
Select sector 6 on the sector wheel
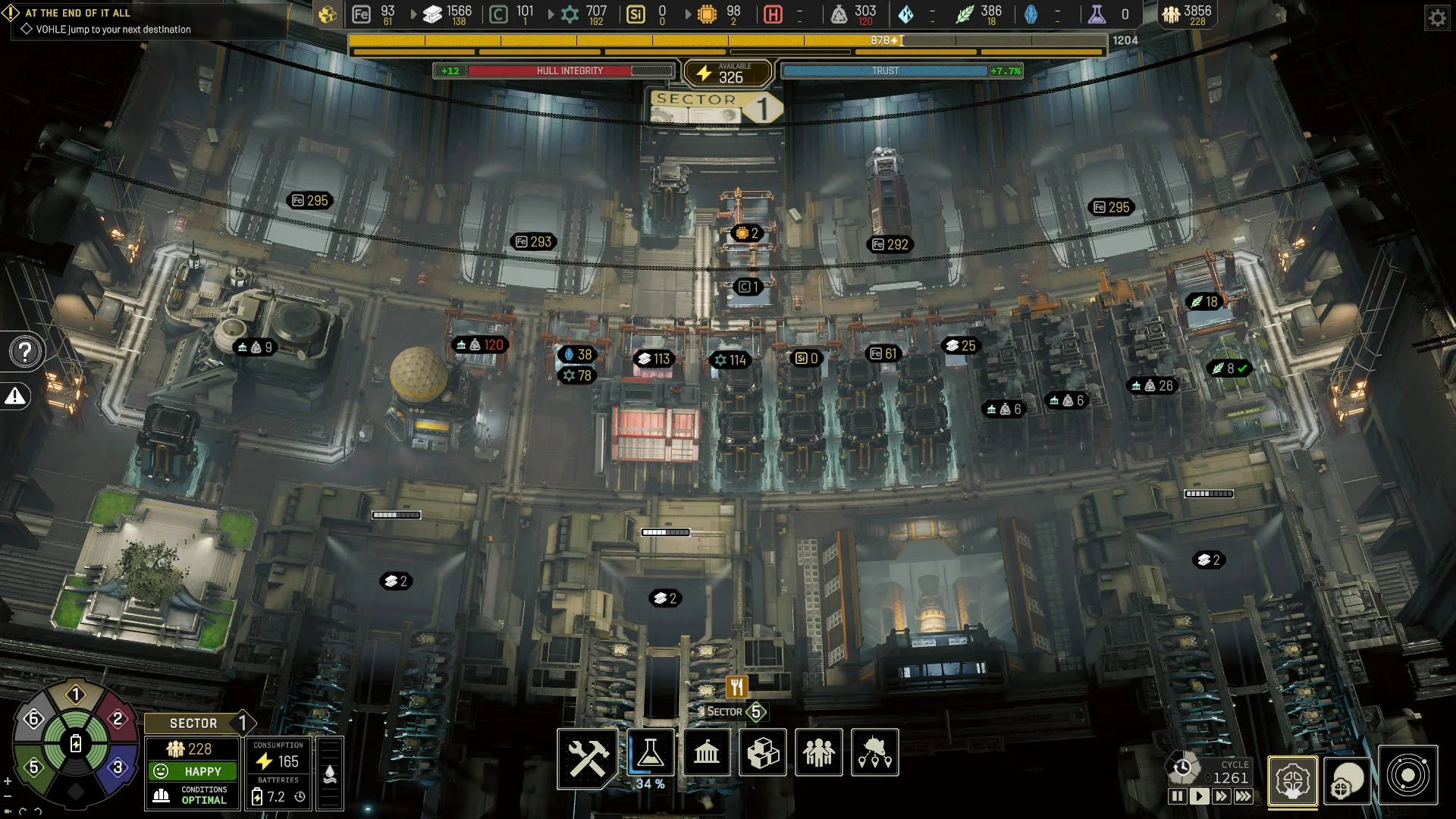coord(33,719)
